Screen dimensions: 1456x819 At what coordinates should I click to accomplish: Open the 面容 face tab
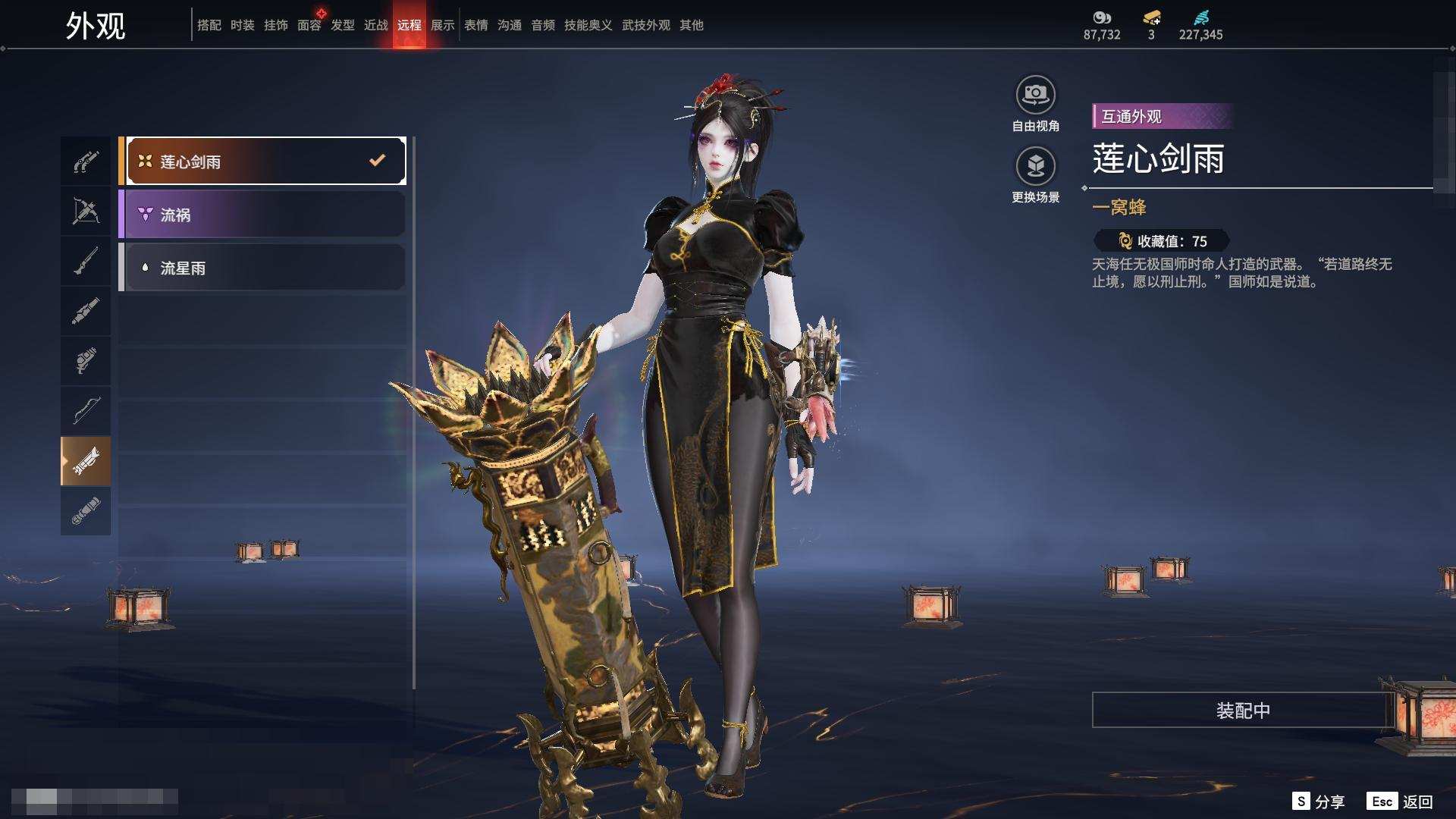(x=309, y=25)
